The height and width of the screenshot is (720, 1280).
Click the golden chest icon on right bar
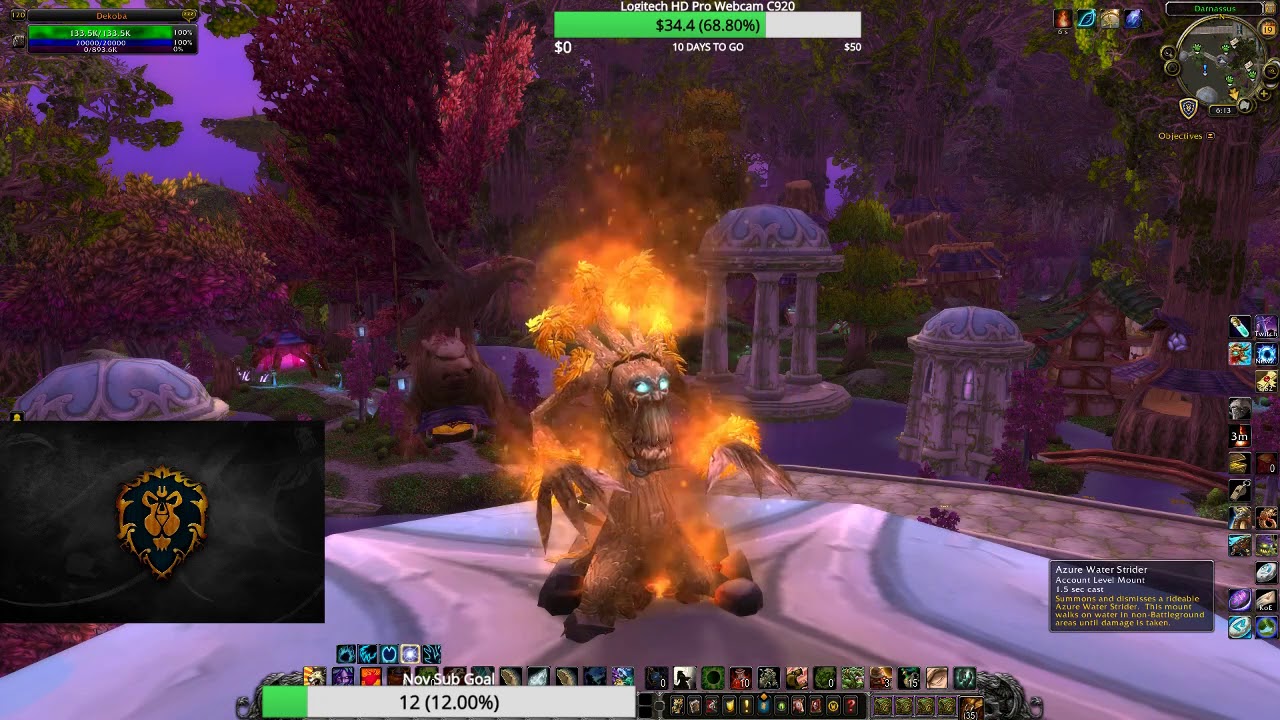(1240, 461)
